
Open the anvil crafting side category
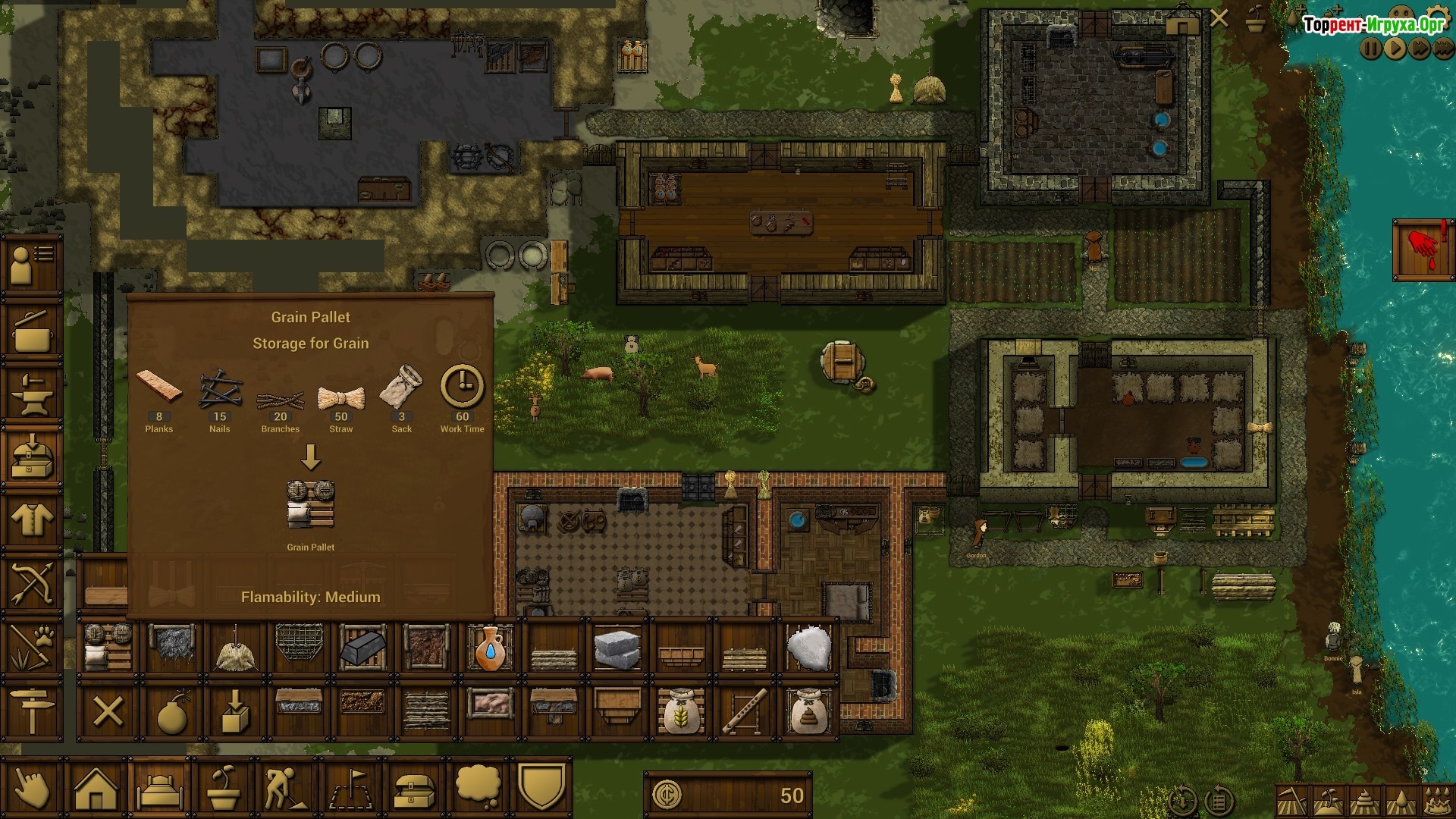point(32,393)
